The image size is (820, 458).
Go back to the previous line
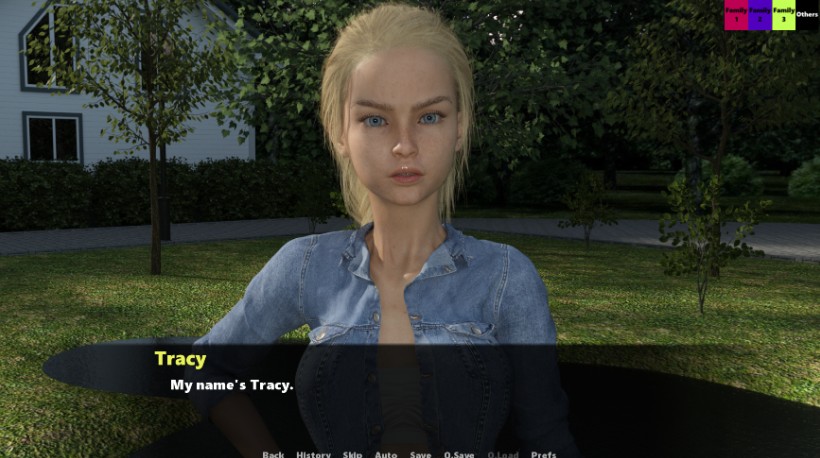point(273,454)
